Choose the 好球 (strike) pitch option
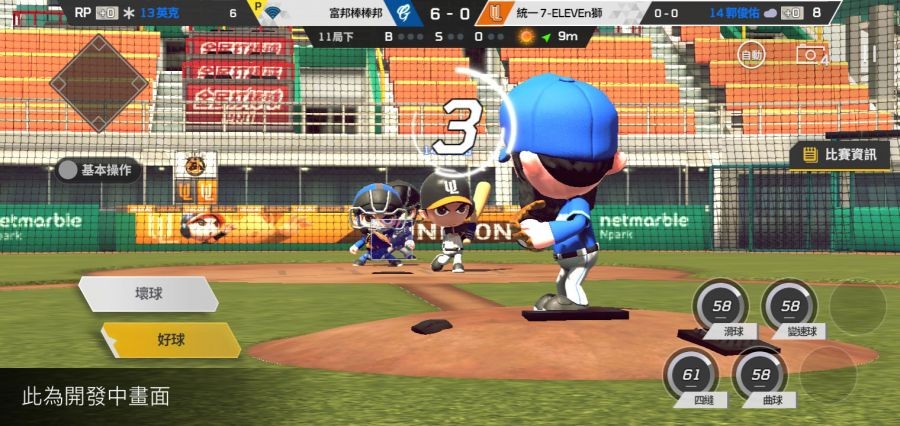Screen dimensions: 900x426 [170, 340]
